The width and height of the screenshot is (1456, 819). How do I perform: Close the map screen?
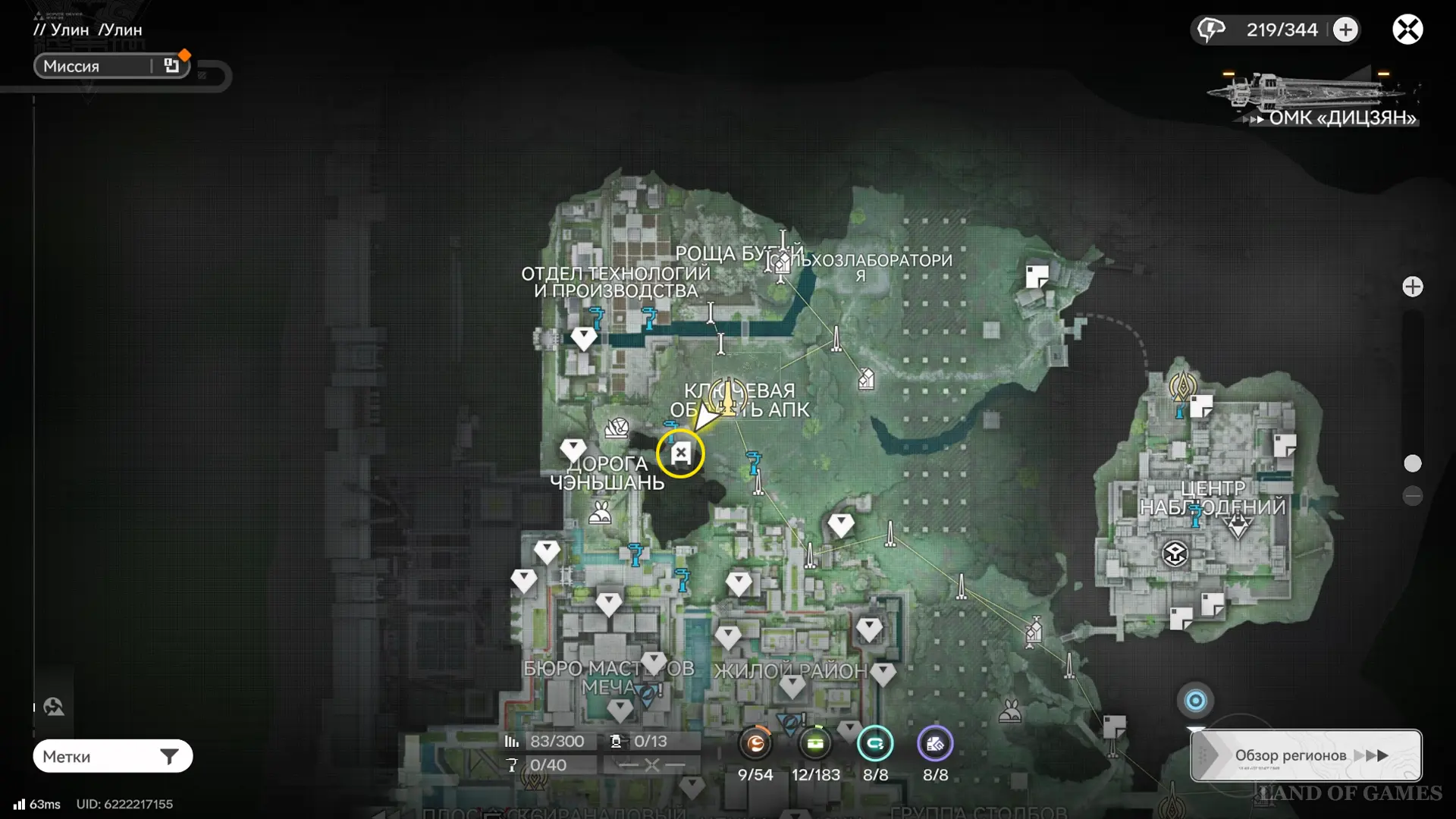coord(1407,30)
